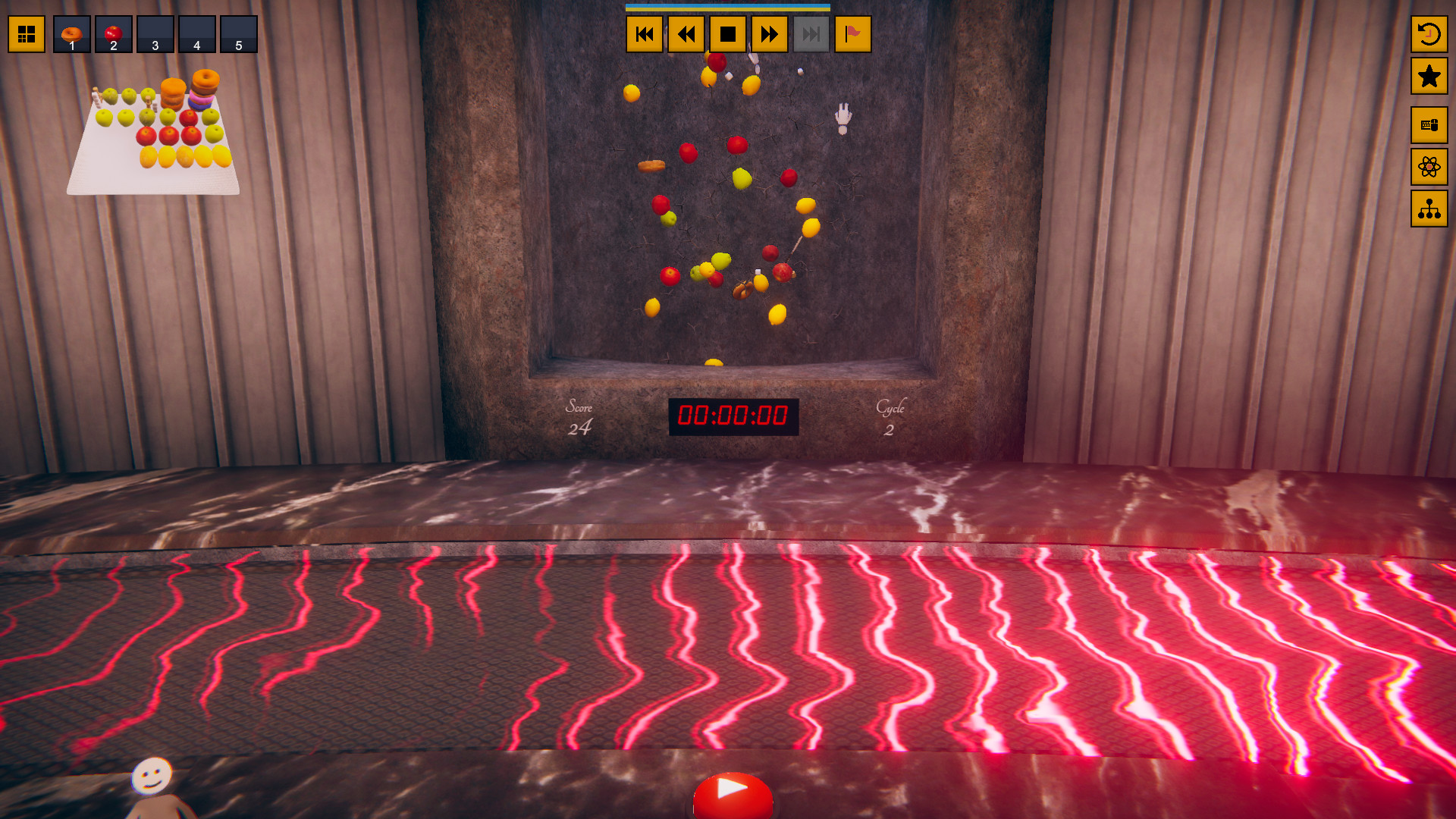Select the star favorites icon
1456x819 pixels.
coord(1429,75)
